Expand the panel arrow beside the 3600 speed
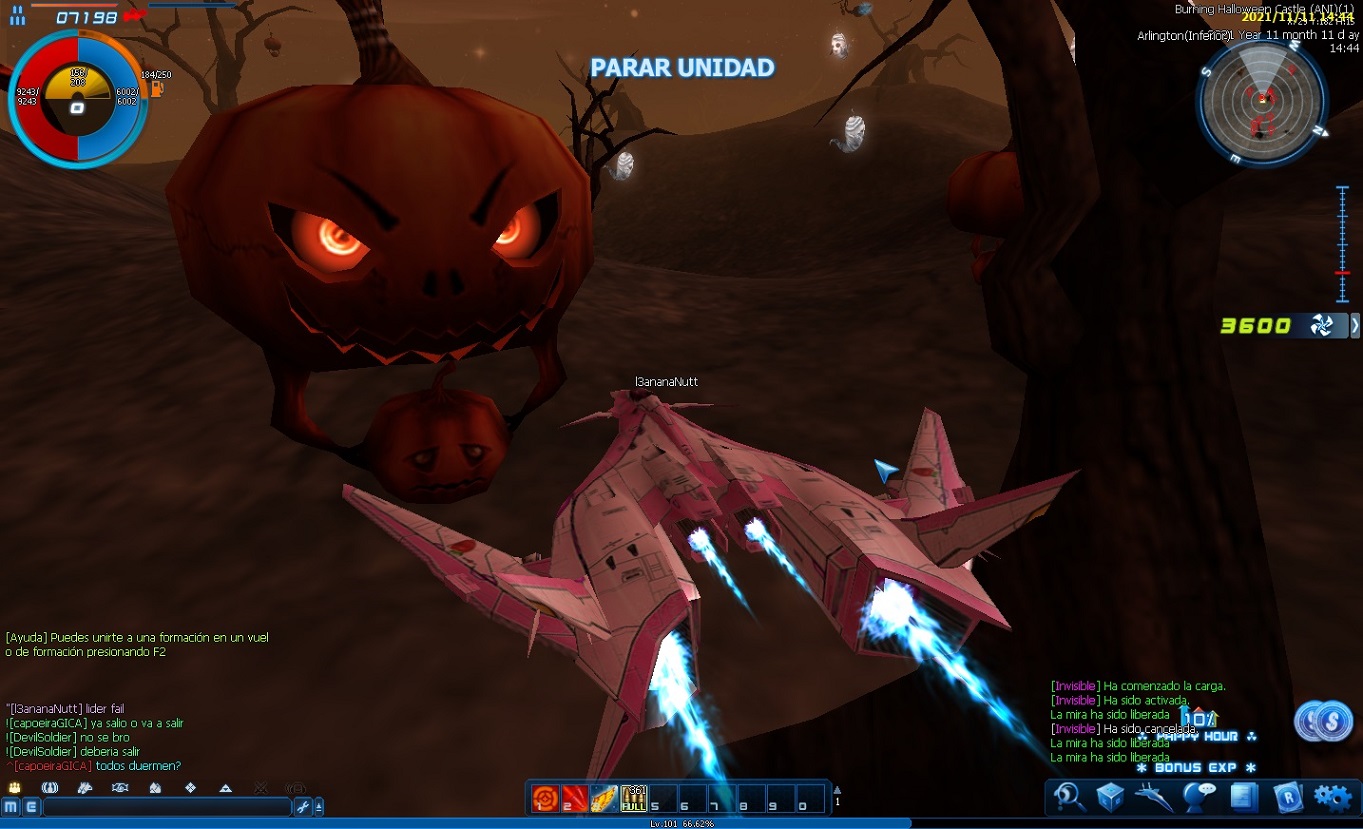Viewport: 1363px width, 829px height. [1355, 325]
